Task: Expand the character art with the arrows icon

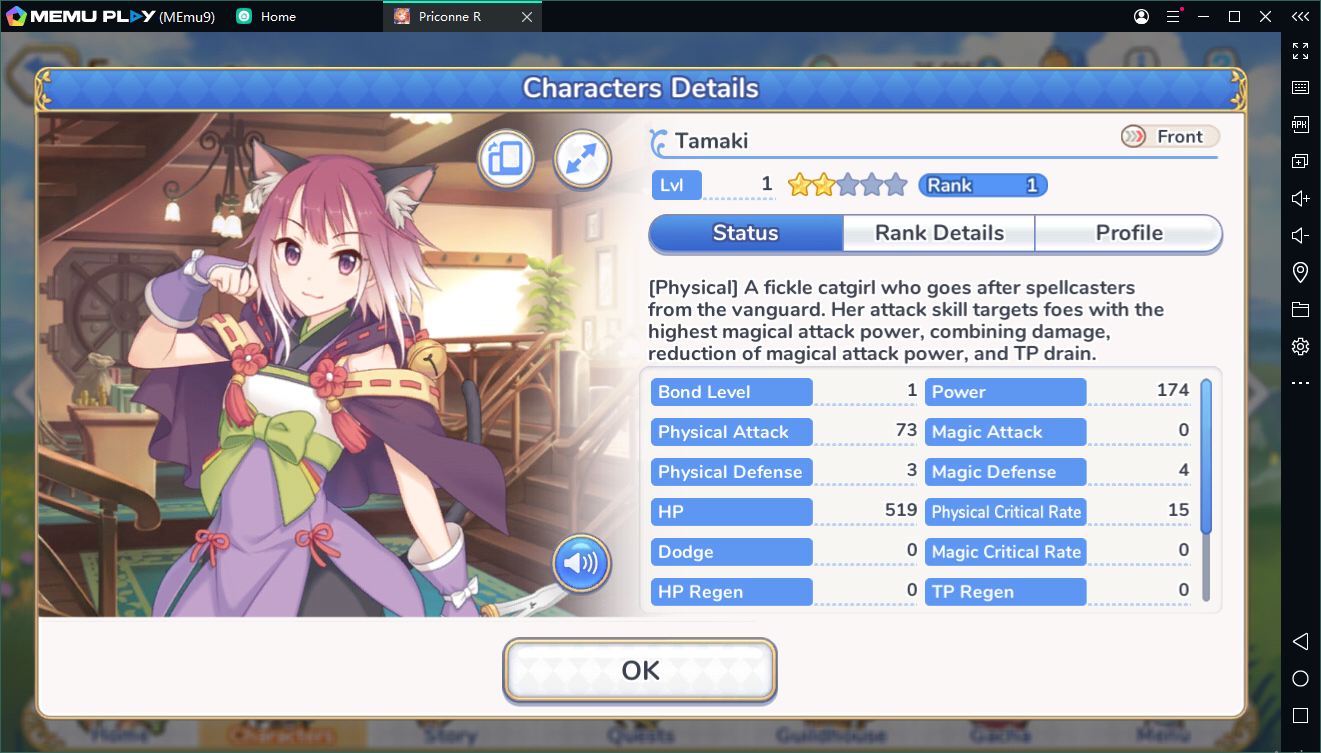Action: [582, 160]
